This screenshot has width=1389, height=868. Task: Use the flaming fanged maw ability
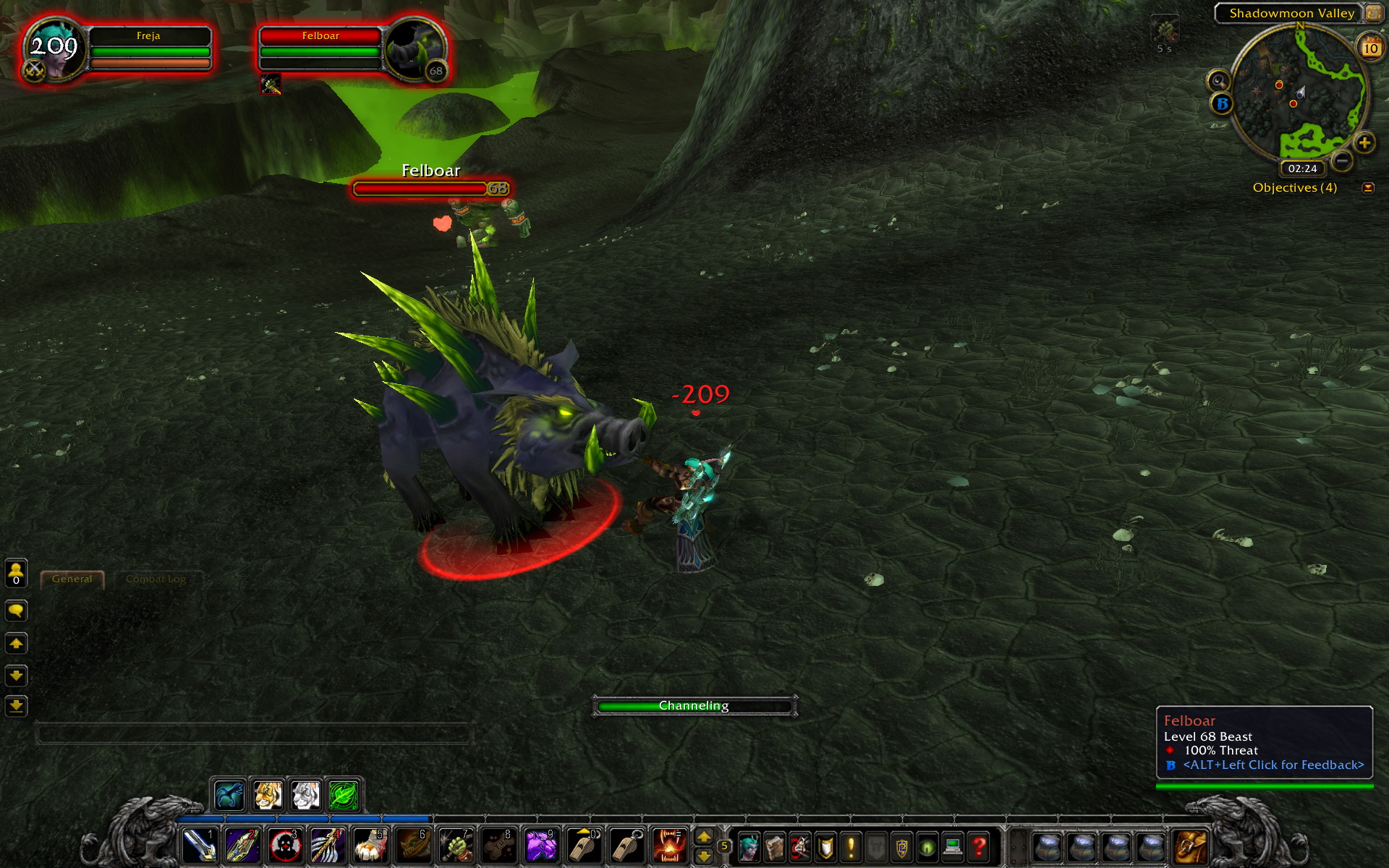669,845
